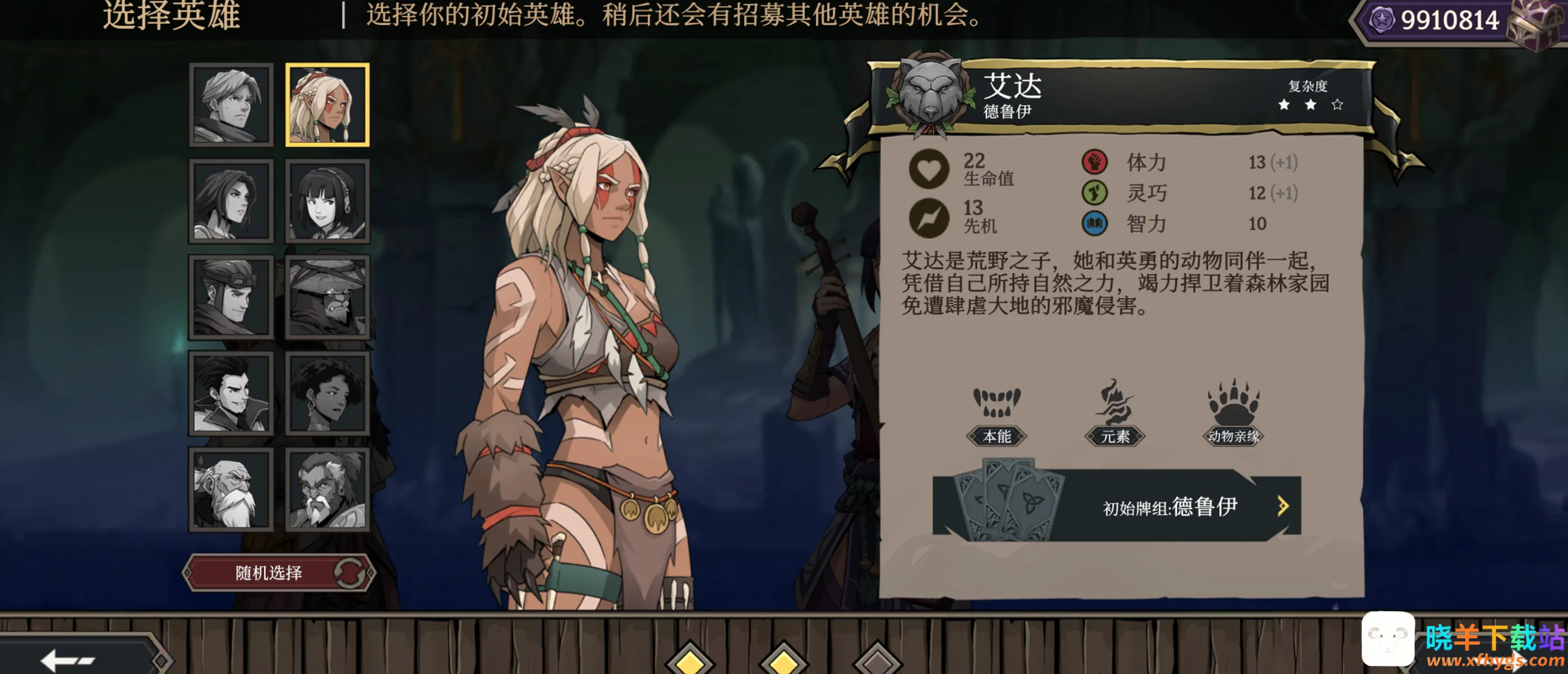Viewport: 1568px width, 674px height.
Task: Click the 随机选择 random hero button
Action: pyautogui.click(x=279, y=573)
